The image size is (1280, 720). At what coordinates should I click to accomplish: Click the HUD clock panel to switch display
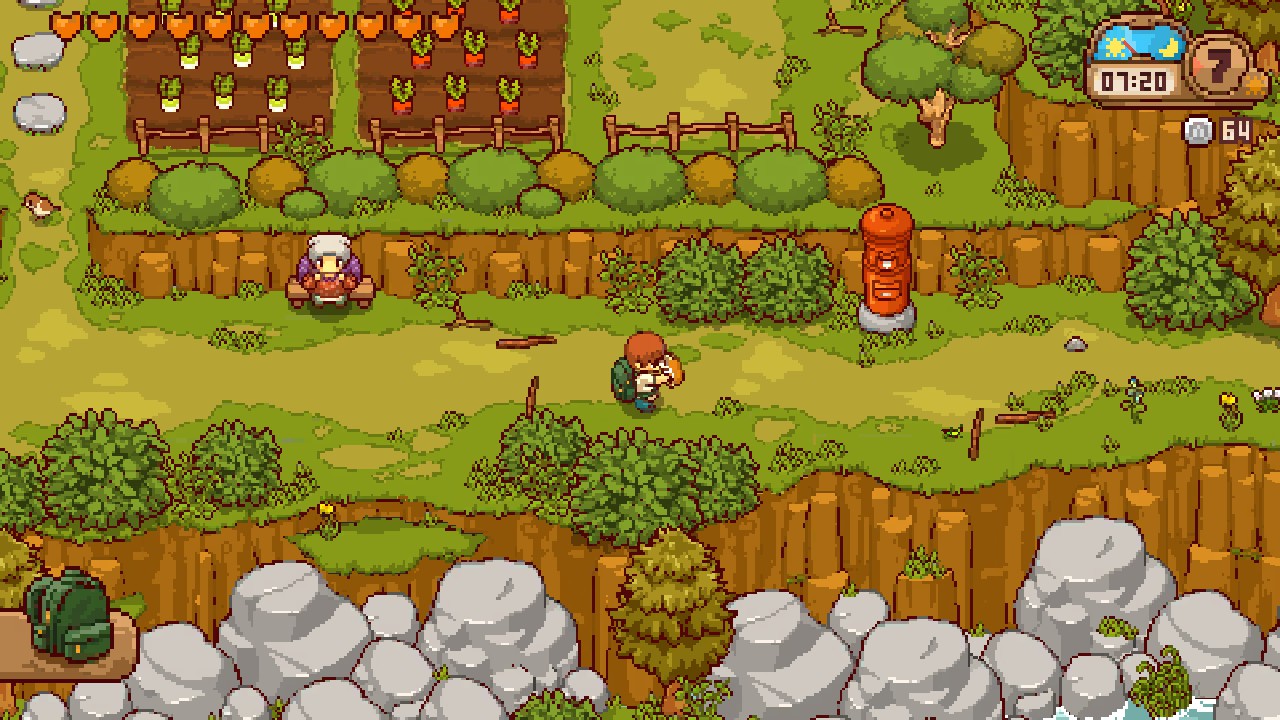[1133, 79]
